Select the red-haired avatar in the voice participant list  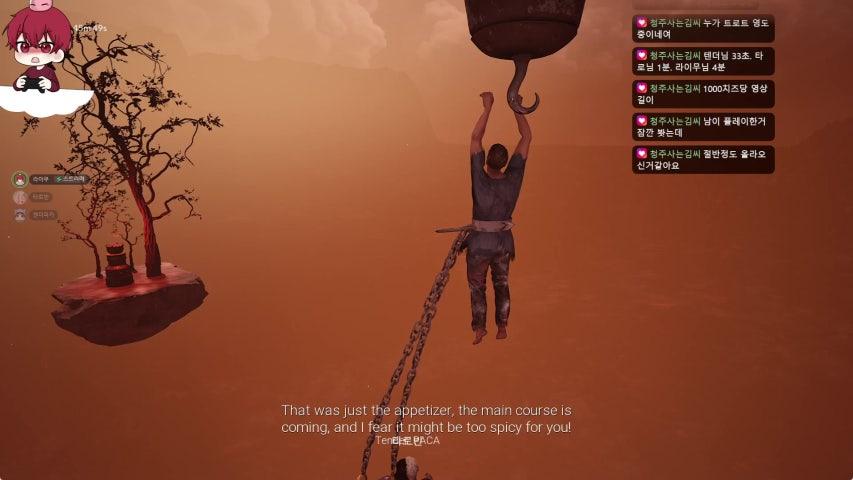coord(19,179)
